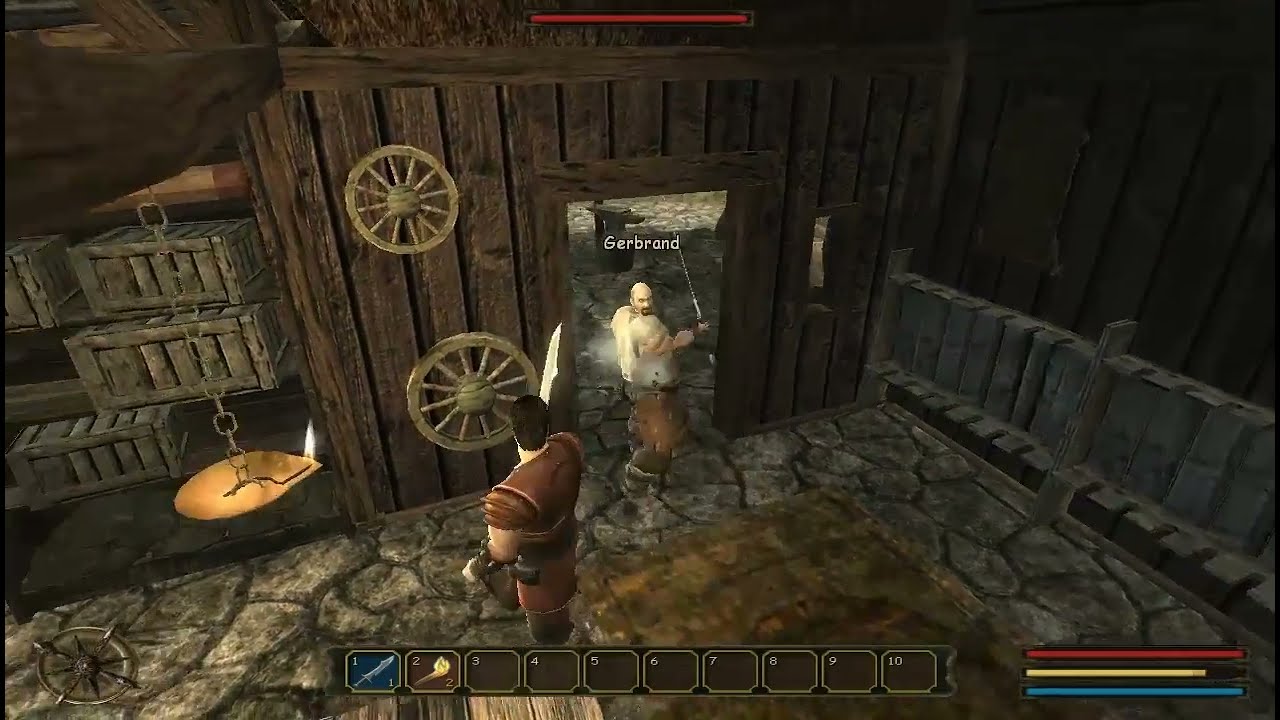Select the sword in hotbar slot 1
1280x720 pixels.
(374, 670)
